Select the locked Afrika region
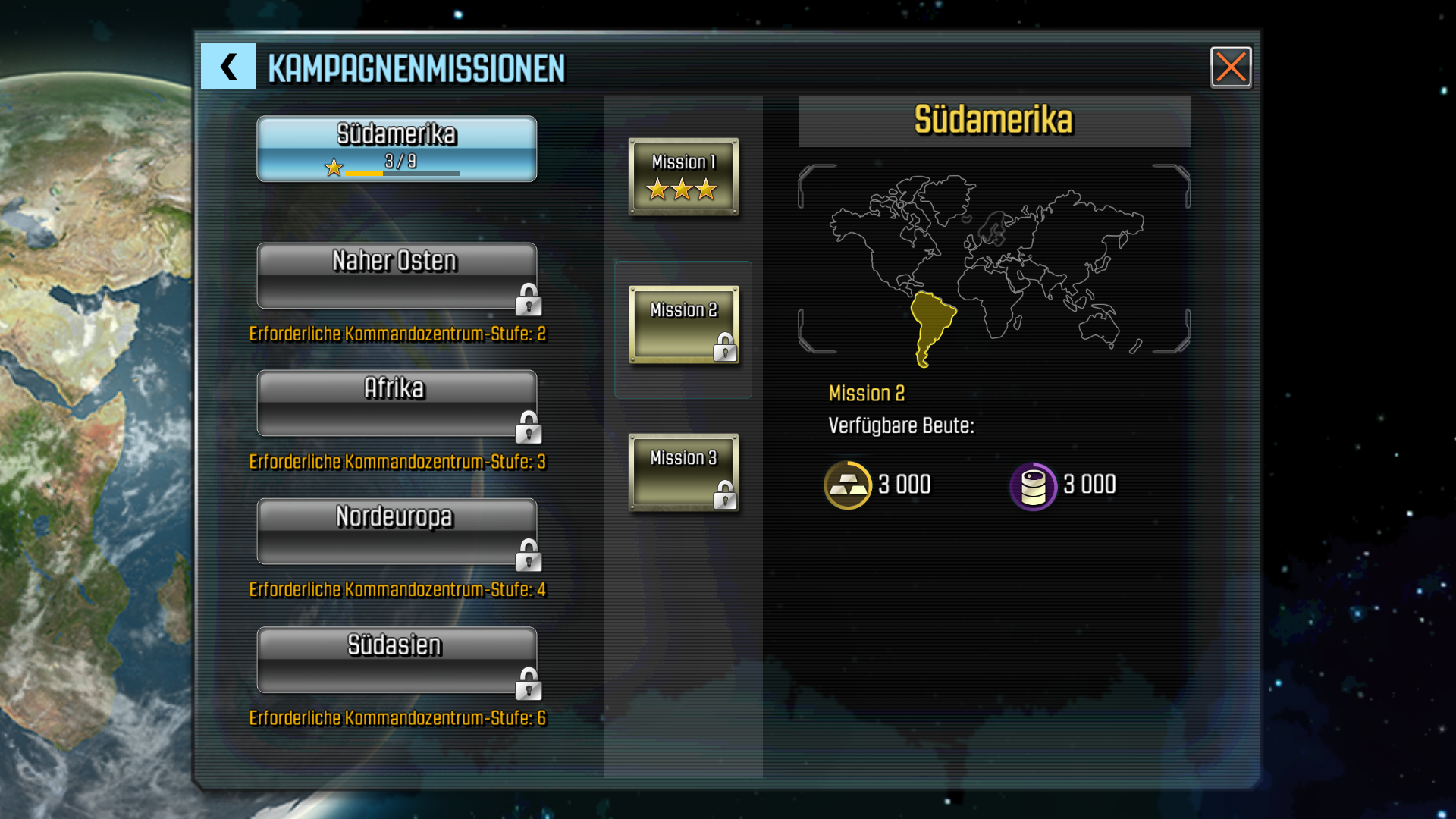This screenshot has width=1456, height=819. click(x=397, y=403)
